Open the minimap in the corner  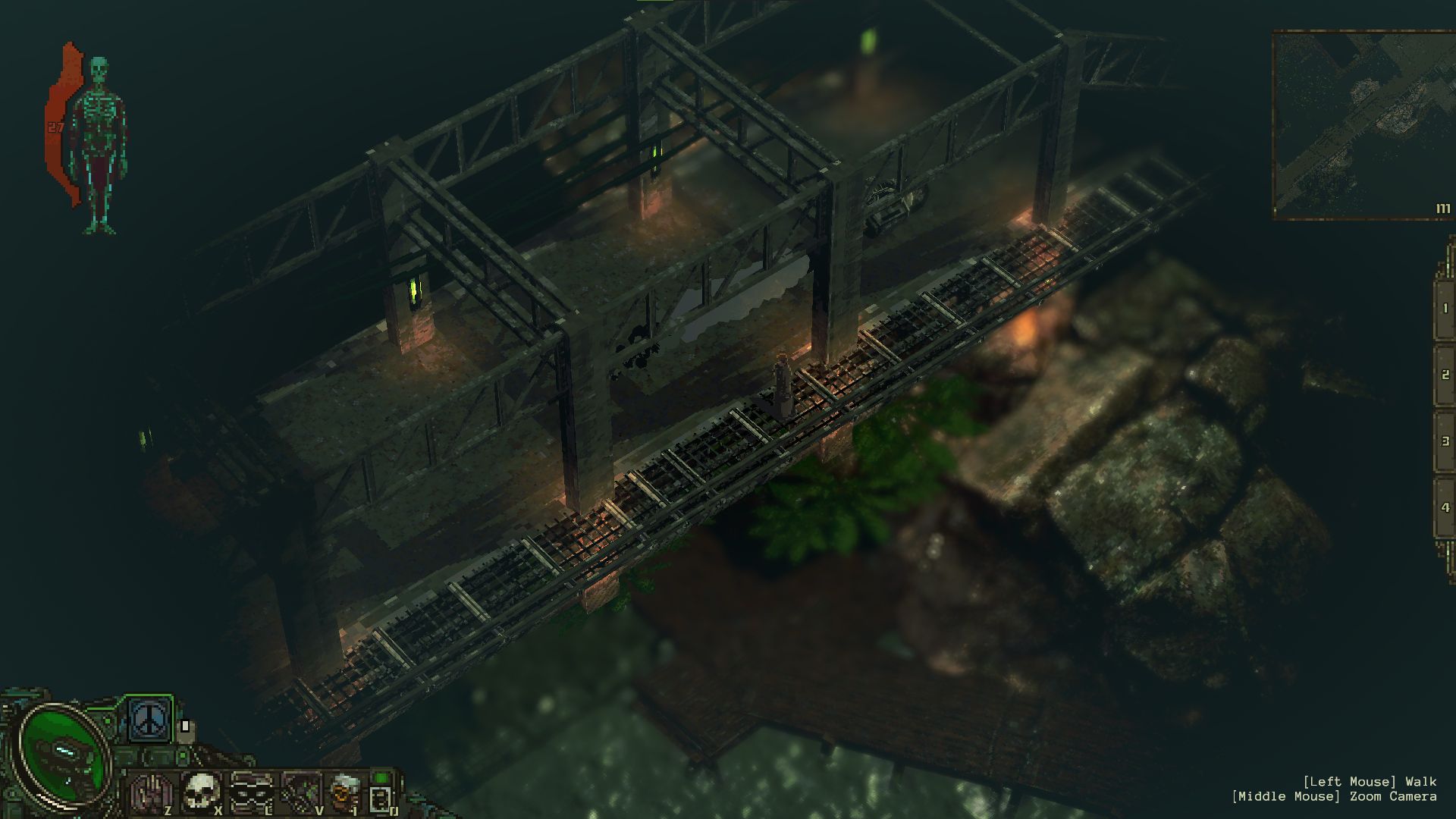coord(1363,125)
